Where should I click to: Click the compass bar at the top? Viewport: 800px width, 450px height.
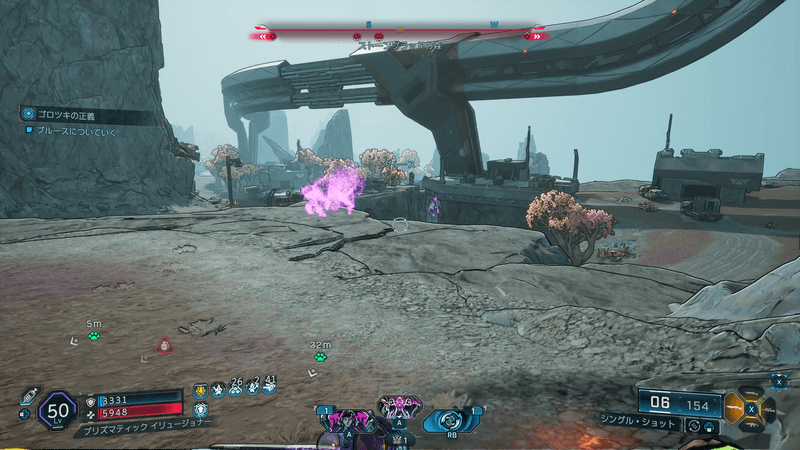tap(400, 35)
